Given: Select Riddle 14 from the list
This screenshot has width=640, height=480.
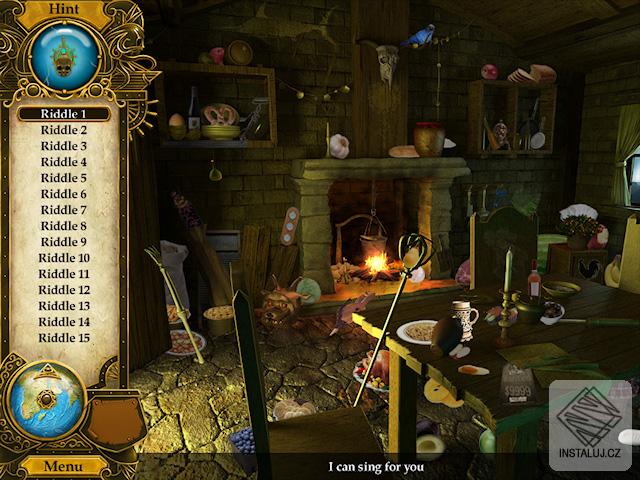Looking at the screenshot, I should point(63,322).
